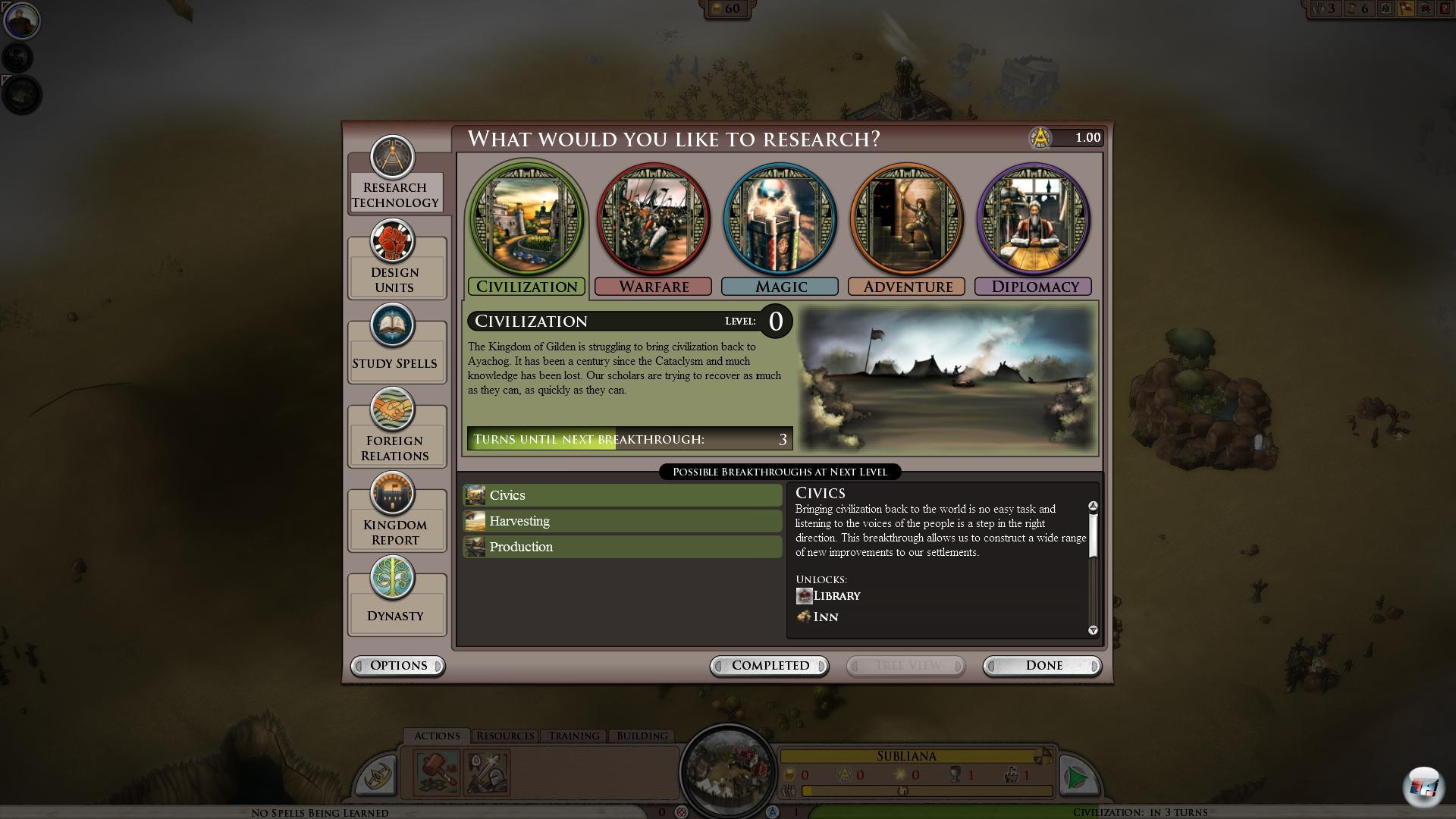The width and height of the screenshot is (1456, 819).
Task: Switch to the Resources tab
Action: (x=505, y=736)
